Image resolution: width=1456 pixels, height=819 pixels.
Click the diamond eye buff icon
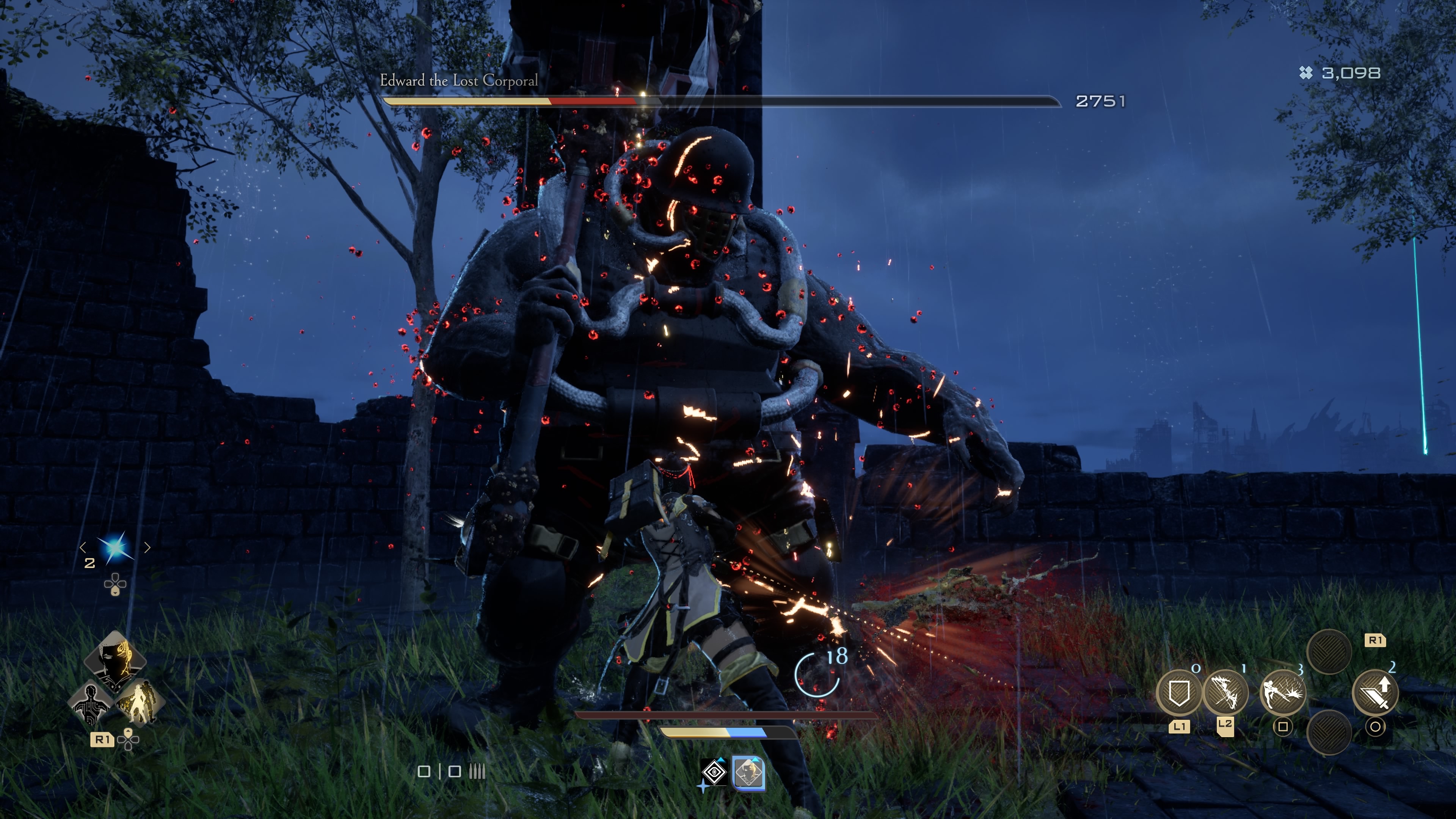[x=714, y=772]
